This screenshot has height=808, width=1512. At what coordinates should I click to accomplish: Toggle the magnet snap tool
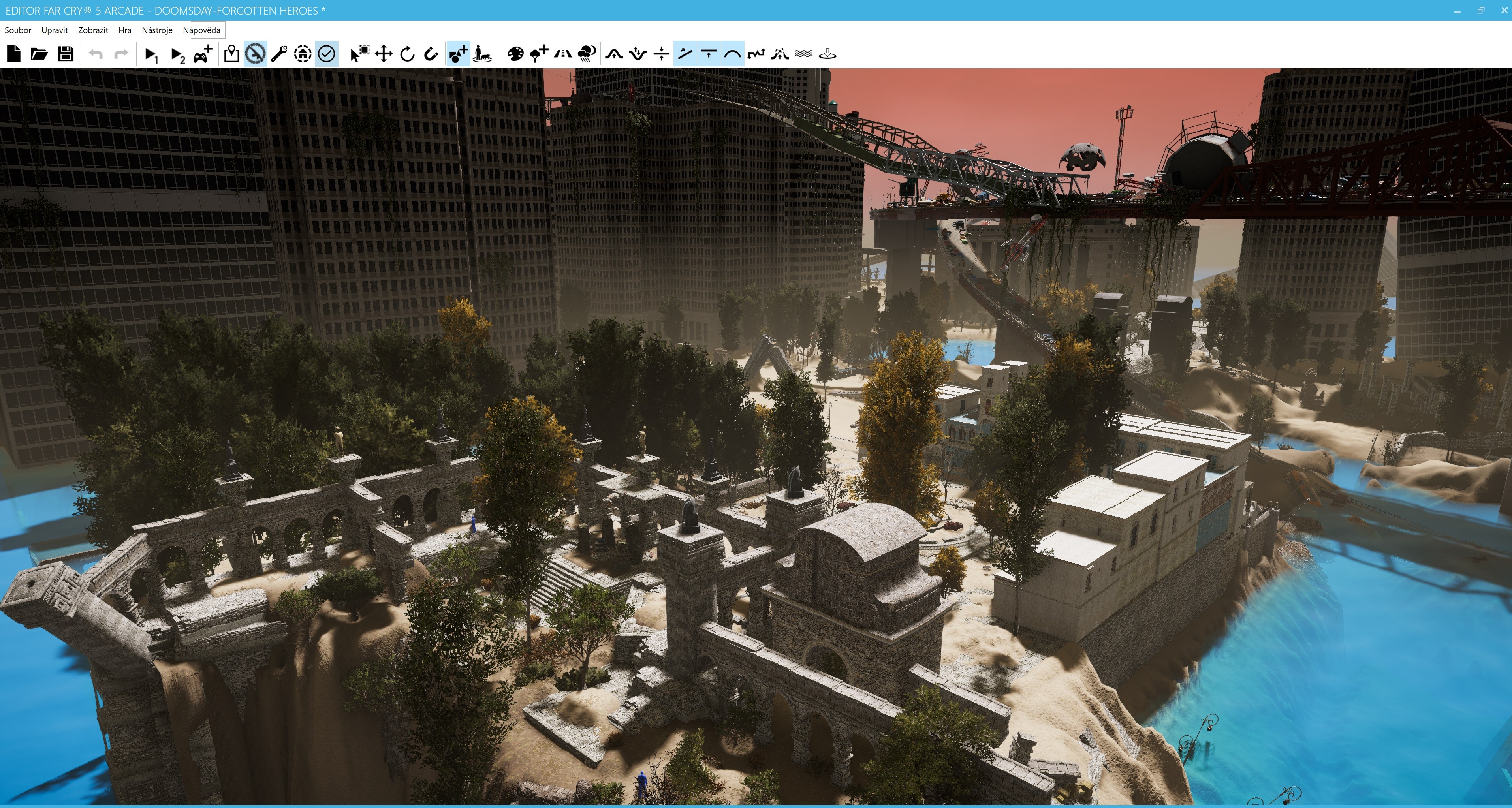(431, 54)
